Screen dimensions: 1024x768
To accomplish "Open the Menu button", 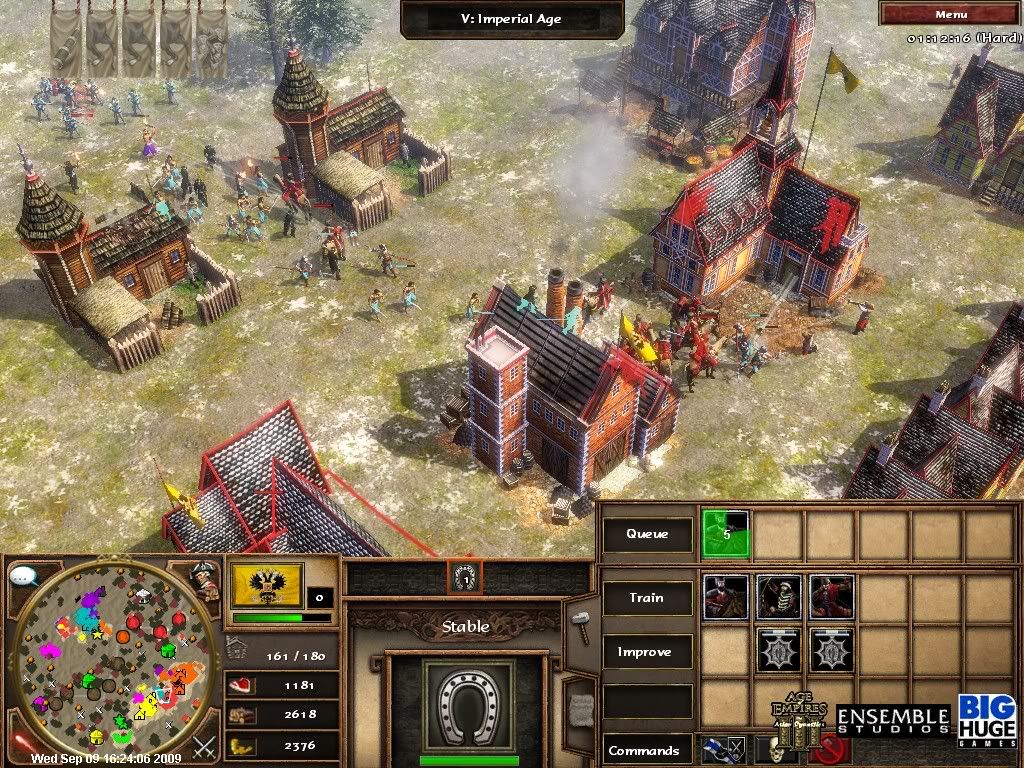I will pyautogui.click(x=950, y=14).
